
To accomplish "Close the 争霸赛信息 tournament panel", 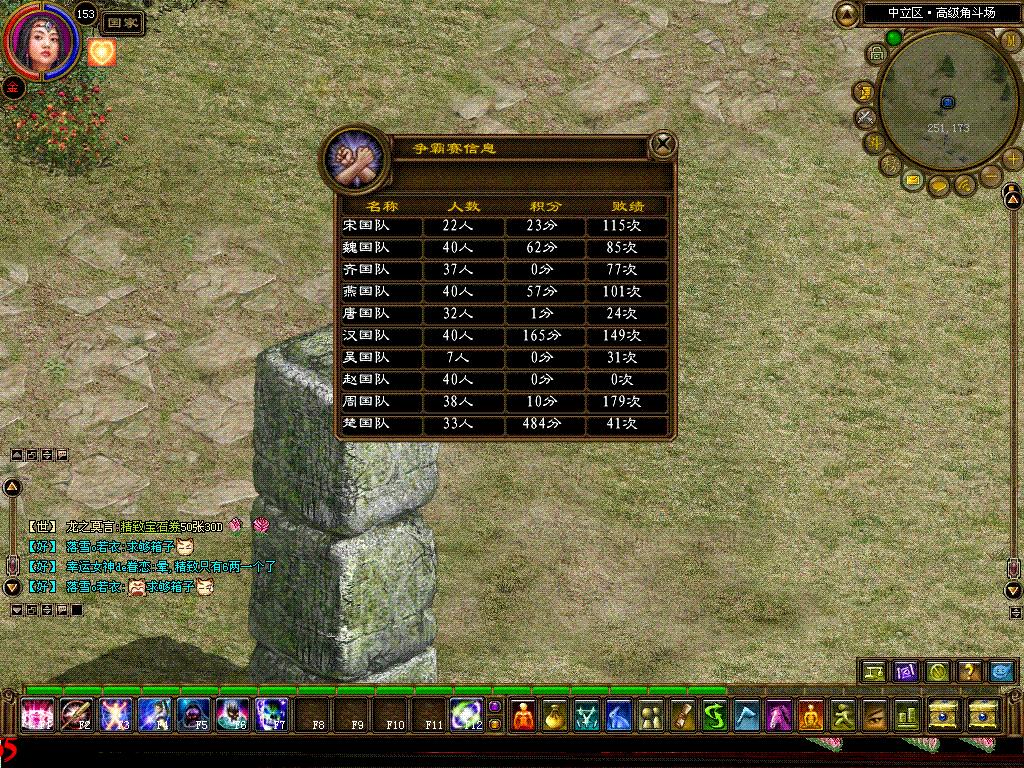I will coord(663,145).
